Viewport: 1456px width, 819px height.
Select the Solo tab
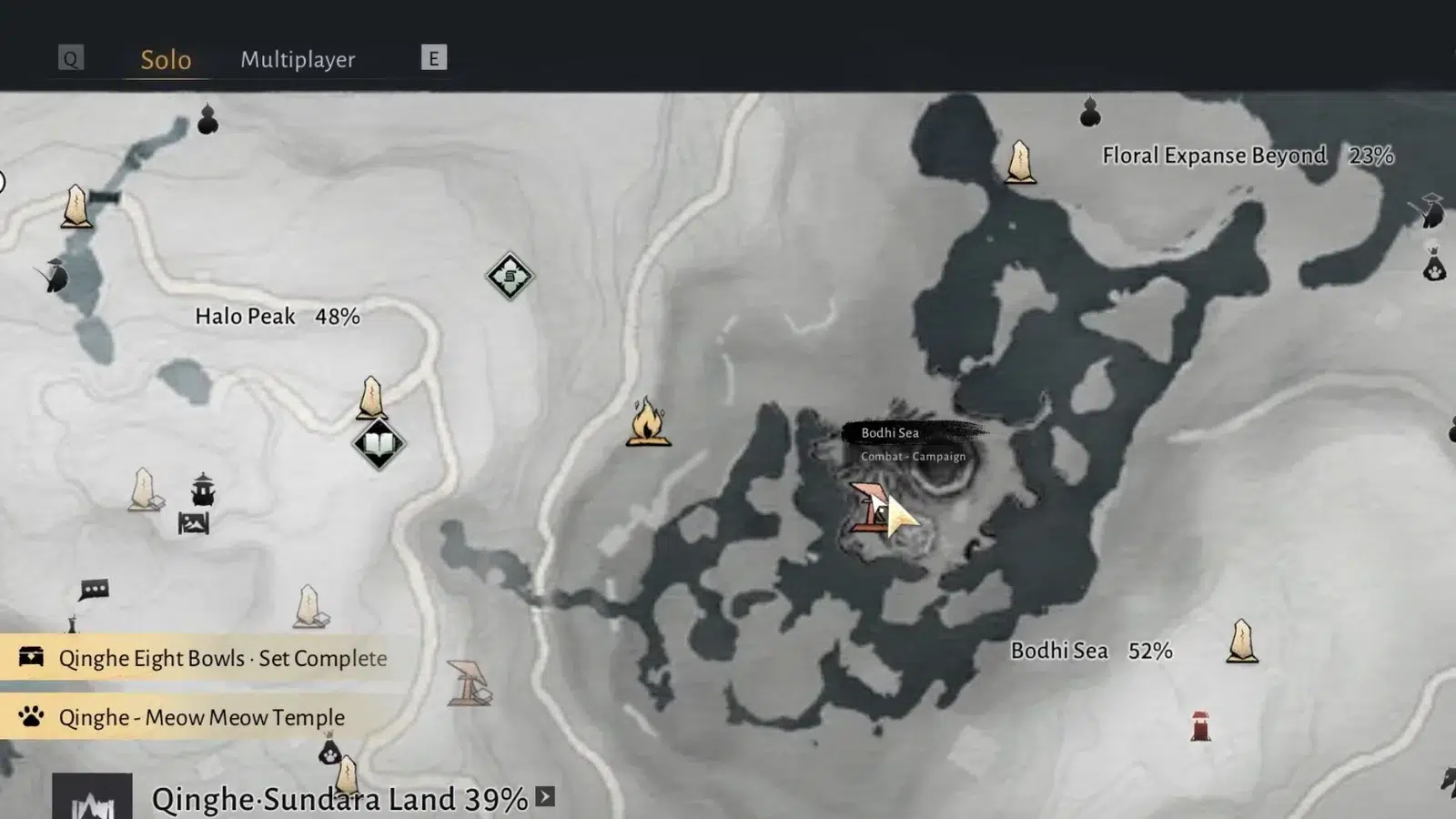[x=166, y=59]
